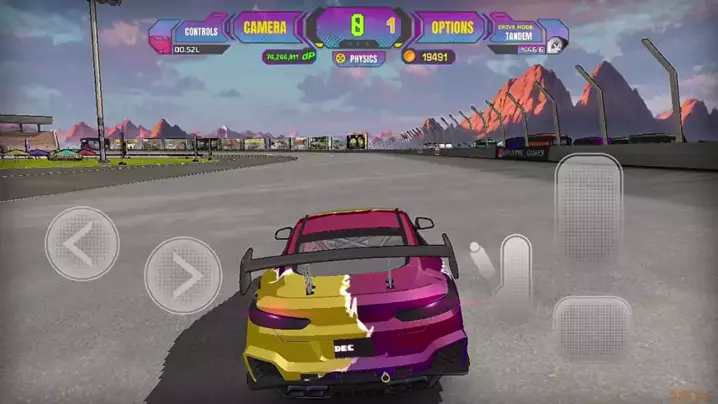This screenshot has height=404, width=718.
Task: Steer right with the right arrow
Action: pyautogui.click(x=182, y=275)
